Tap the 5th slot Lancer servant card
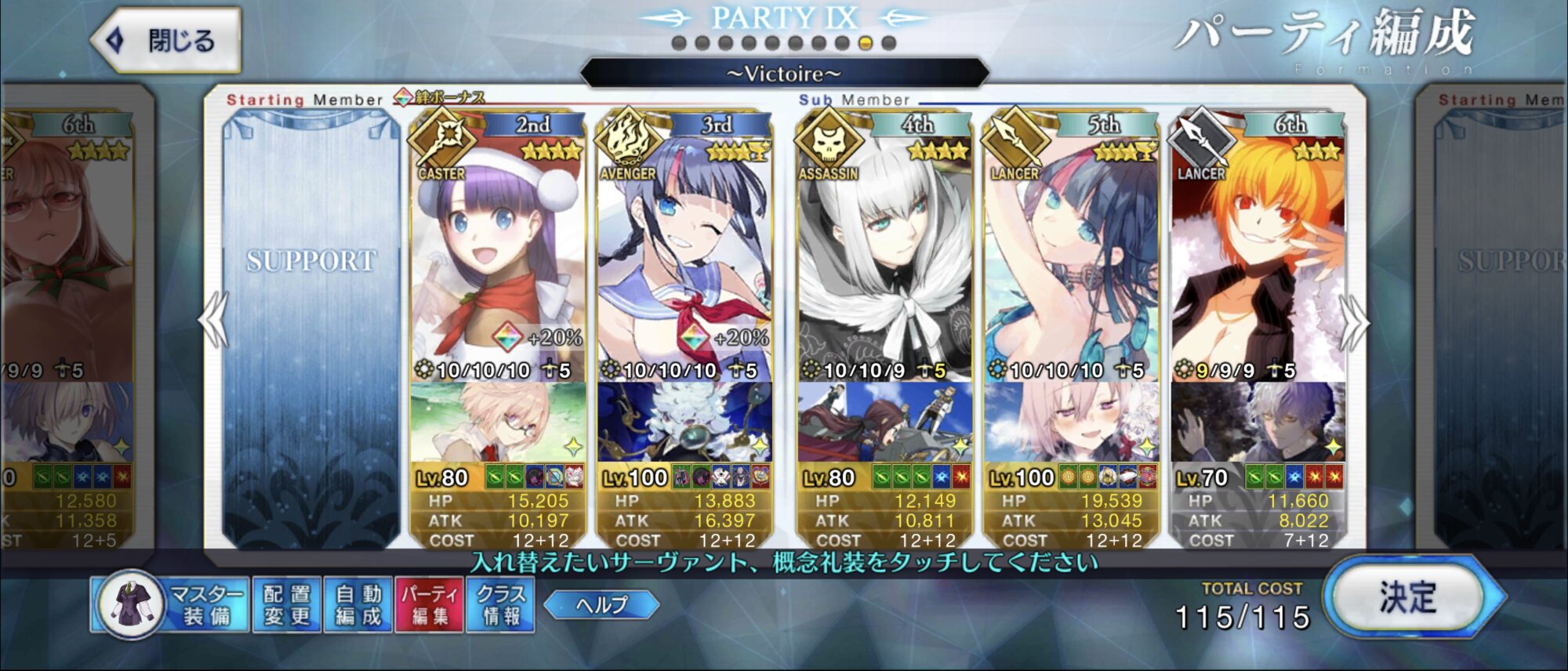The image size is (1568, 671). pyautogui.click(x=1070, y=259)
